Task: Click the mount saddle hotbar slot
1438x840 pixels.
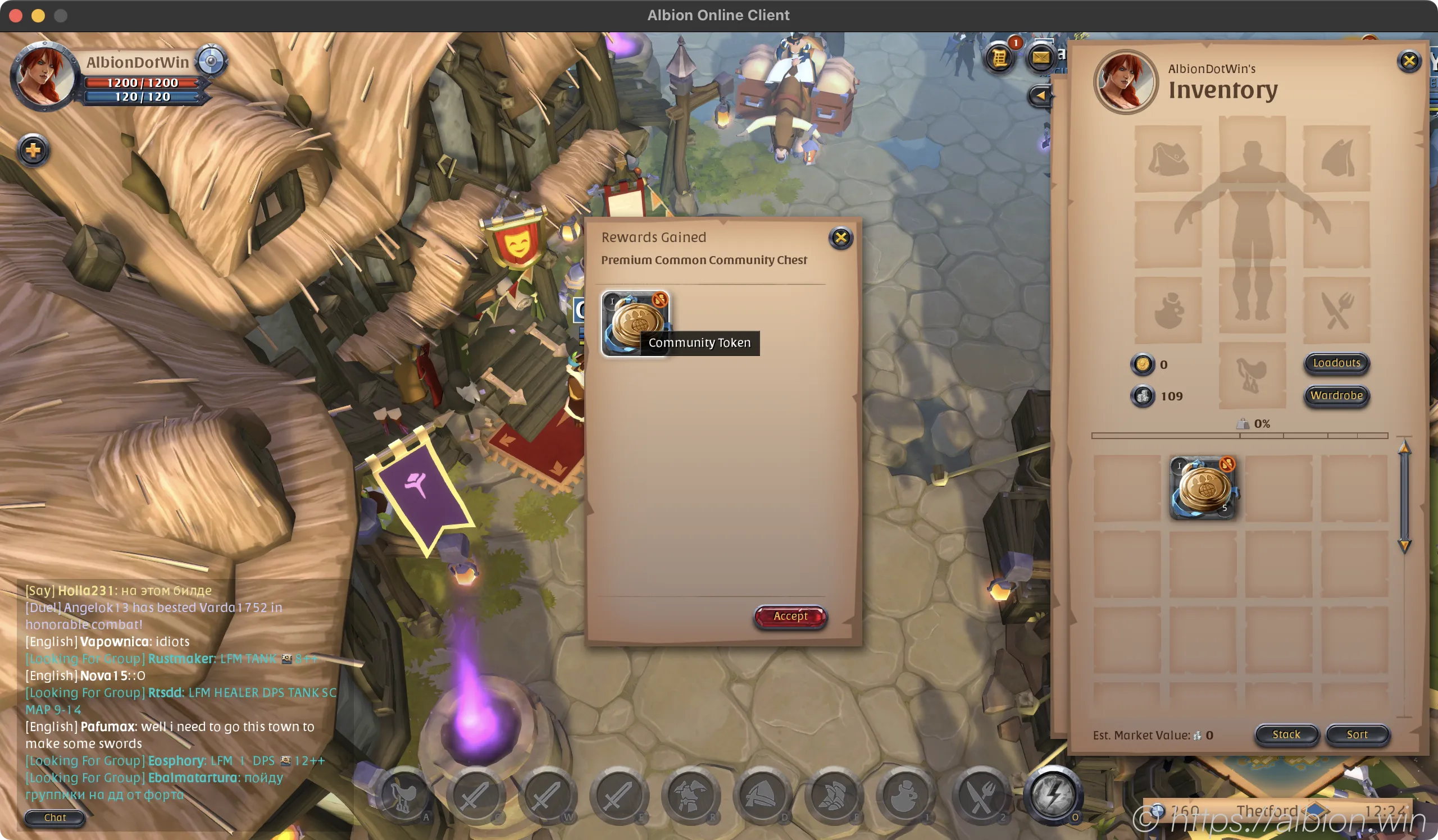Action: (403, 795)
